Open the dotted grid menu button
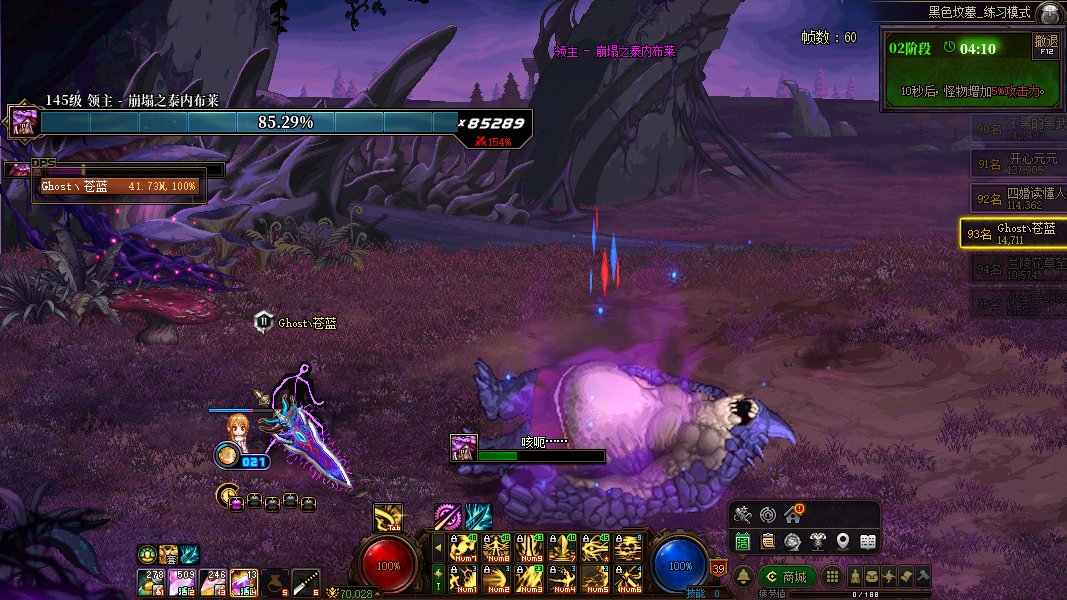Screen dimensions: 1067x600 832,577
